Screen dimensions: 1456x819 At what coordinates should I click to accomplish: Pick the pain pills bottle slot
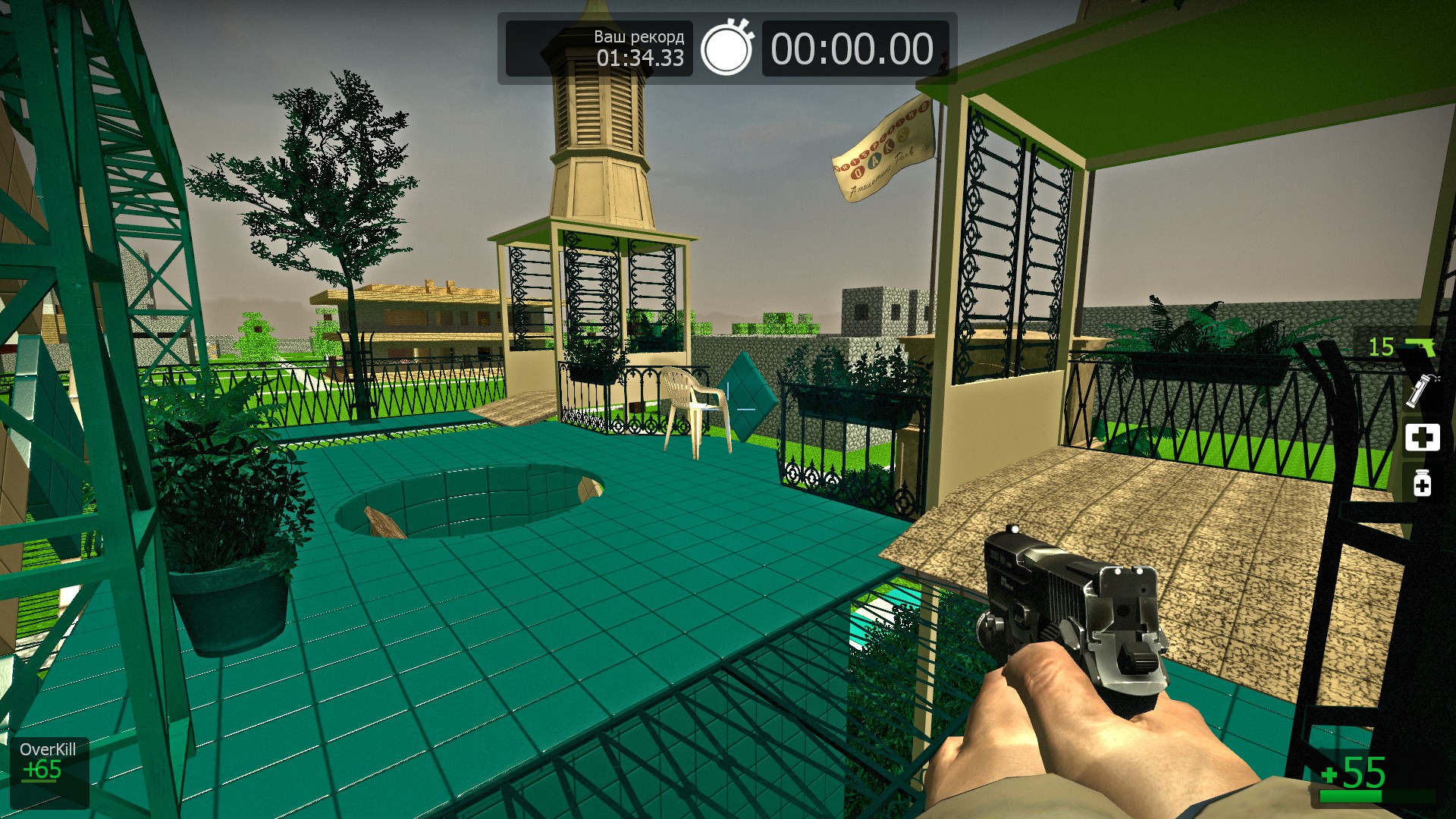(1422, 483)
